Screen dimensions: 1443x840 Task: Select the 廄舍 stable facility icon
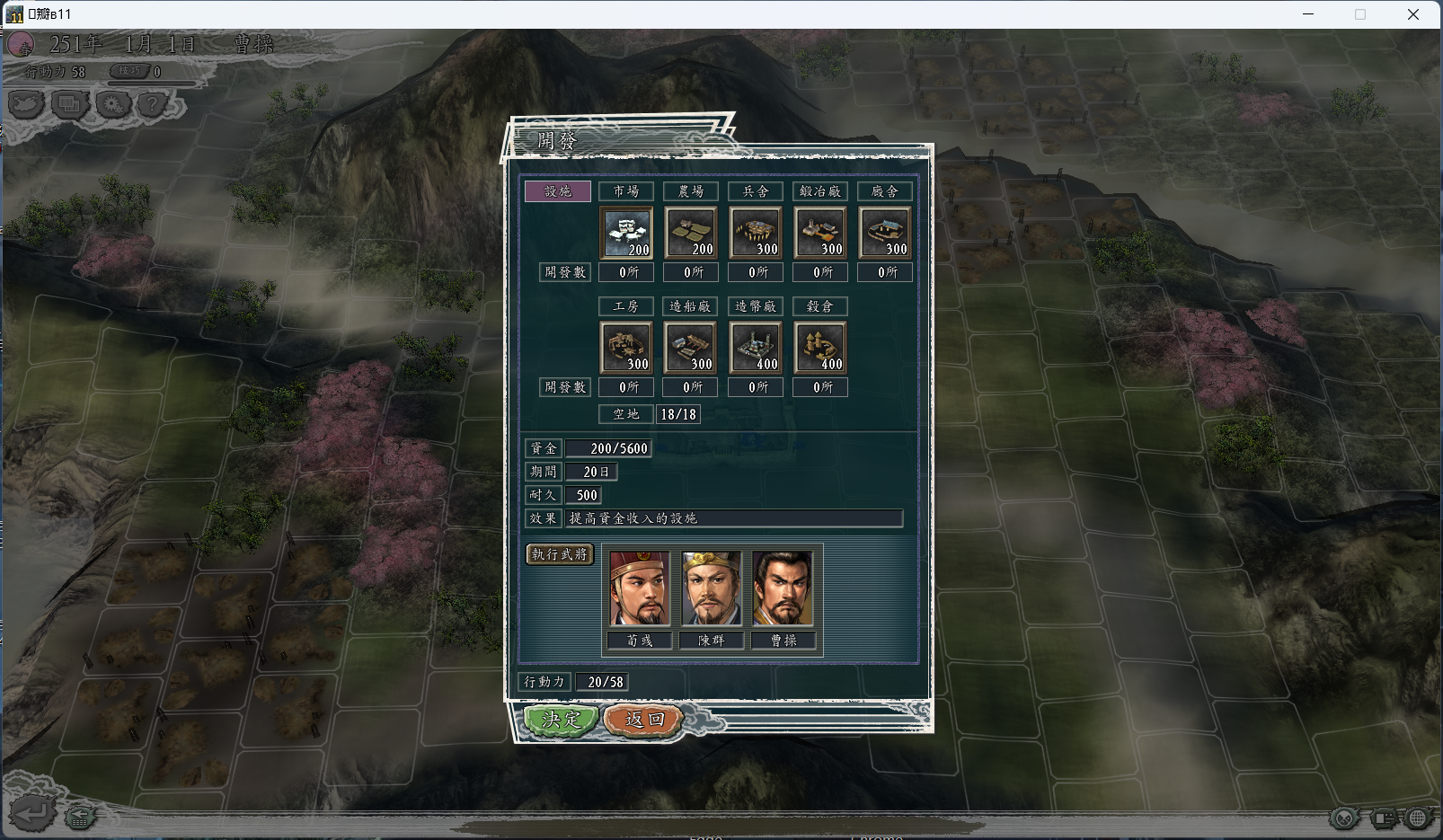click(885, 233)
